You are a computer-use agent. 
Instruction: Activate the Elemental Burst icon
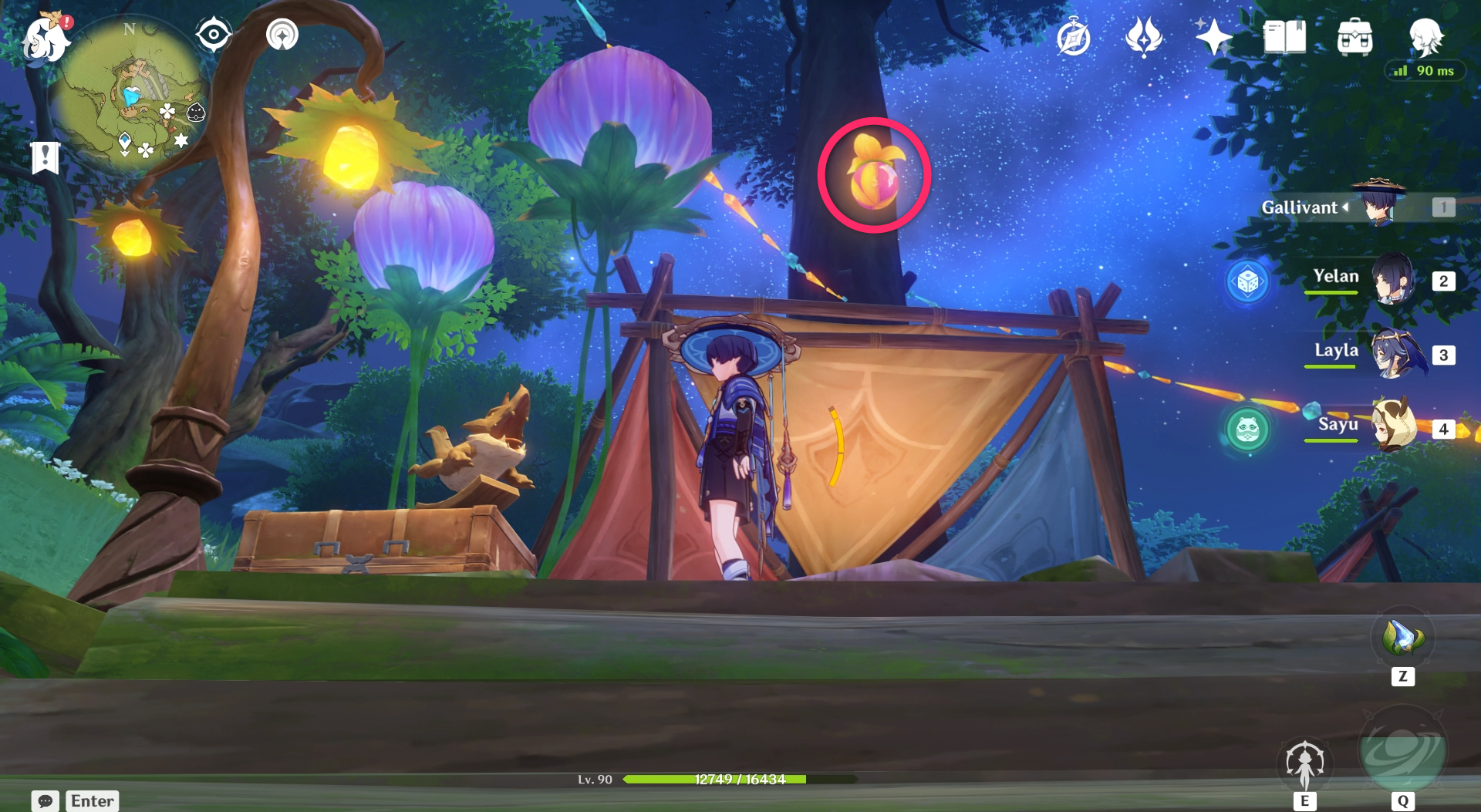pos(1402,751)
